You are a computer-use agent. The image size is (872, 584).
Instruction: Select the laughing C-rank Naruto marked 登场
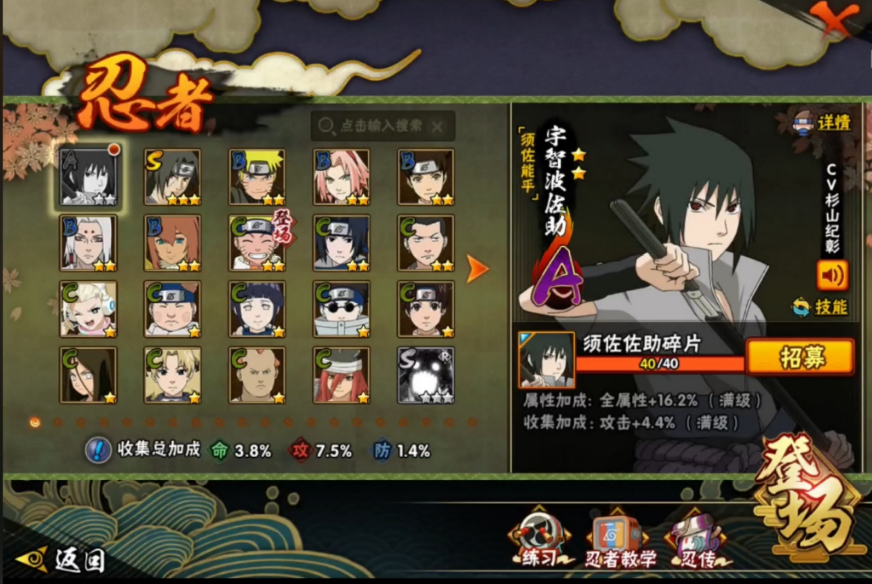(257, 243)
